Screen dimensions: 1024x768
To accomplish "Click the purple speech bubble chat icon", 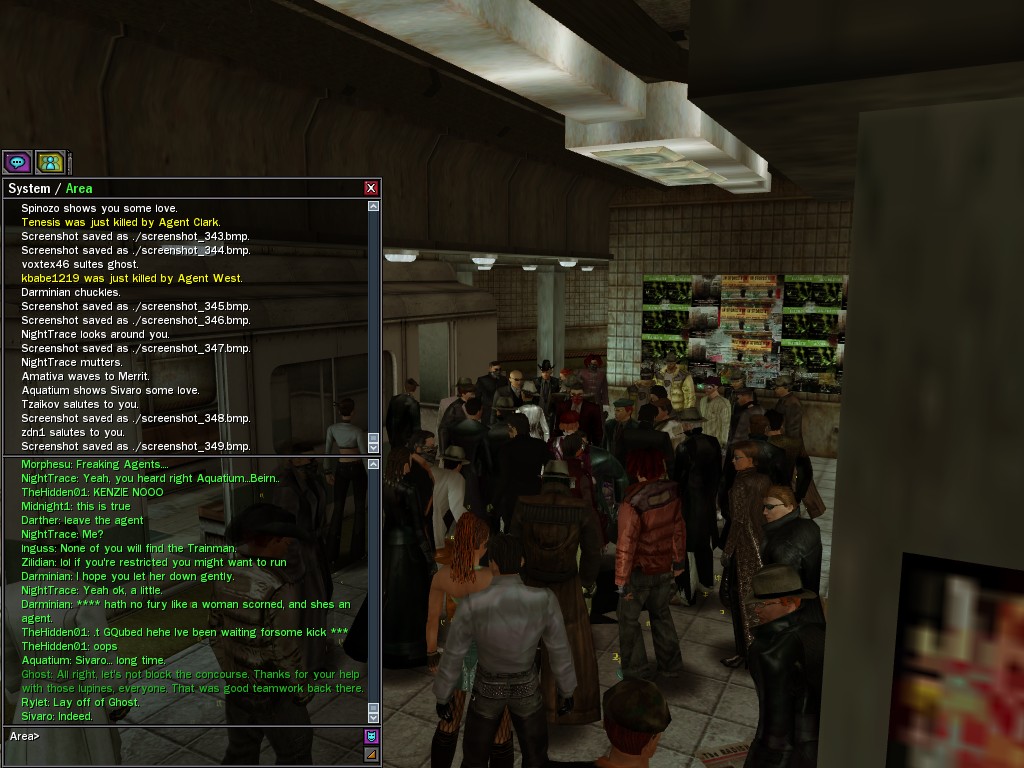I will (x=17, y=162).
